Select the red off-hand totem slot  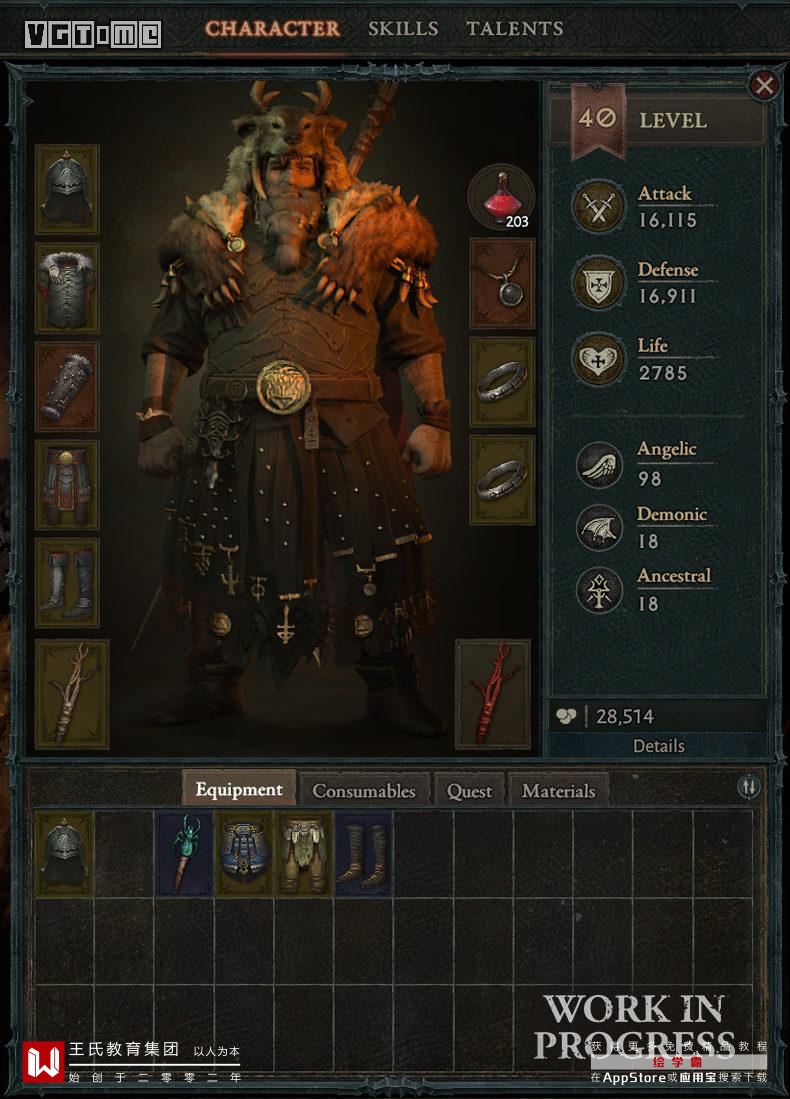(492, 694)
